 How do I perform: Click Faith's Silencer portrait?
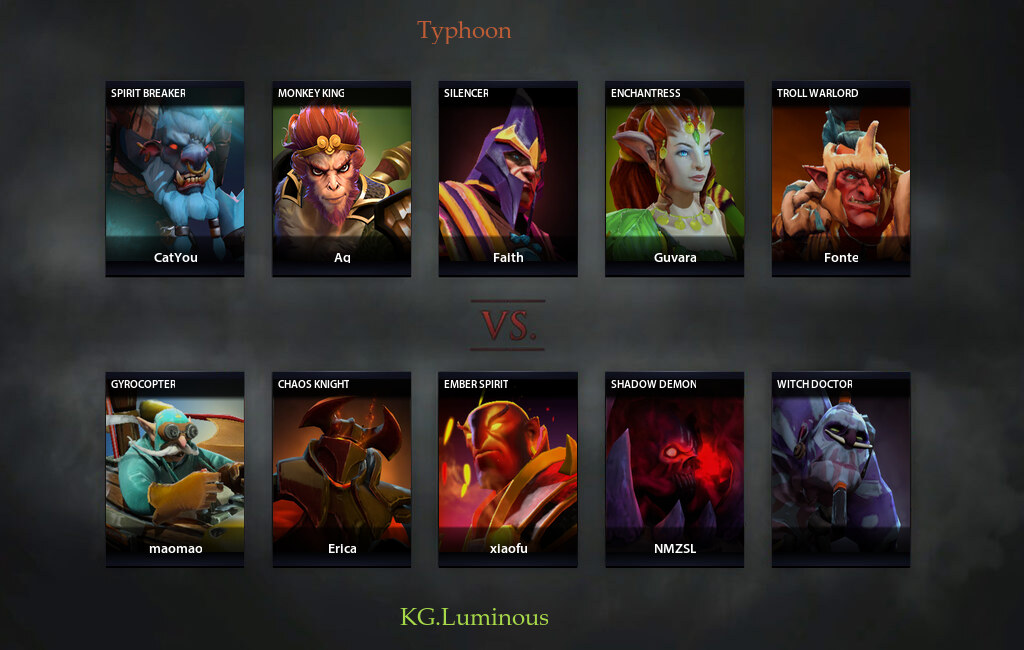click(x=508, y=178)
